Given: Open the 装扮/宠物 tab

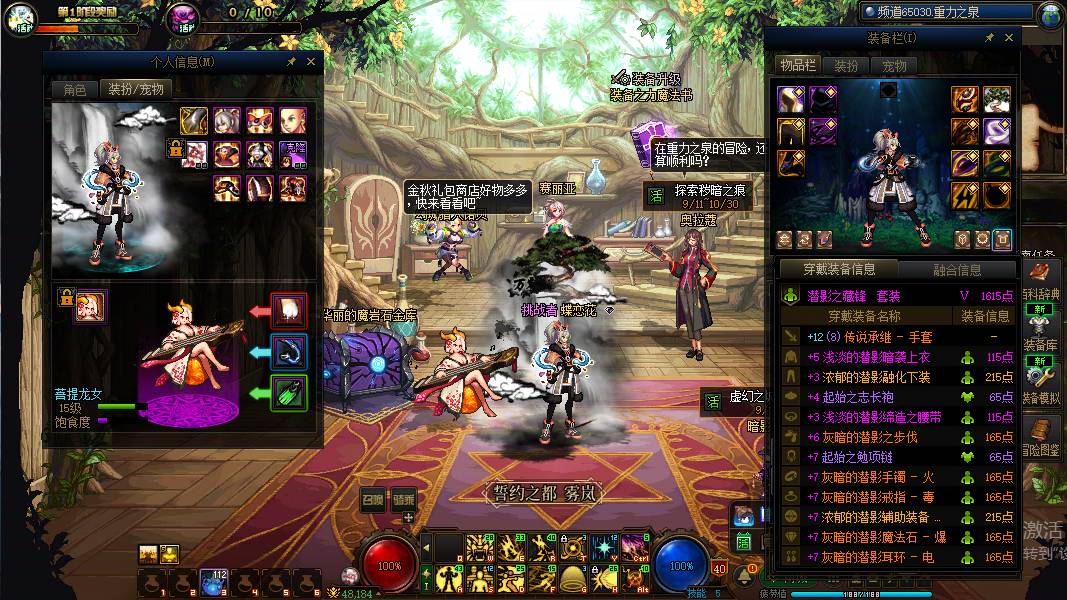Looking at the screenshot, I should point(135,89).
